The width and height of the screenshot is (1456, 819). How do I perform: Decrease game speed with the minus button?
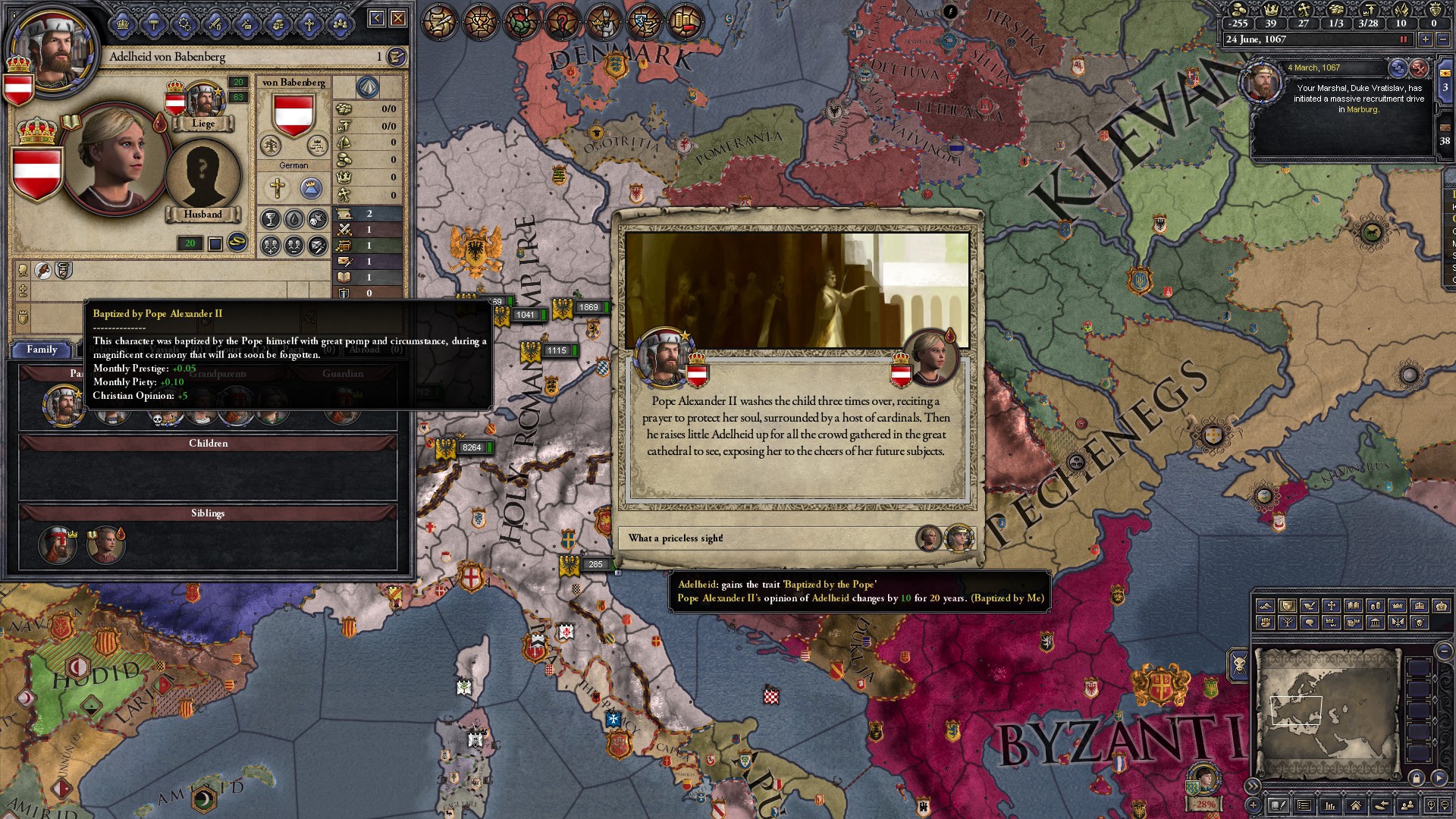[1442, 39]
